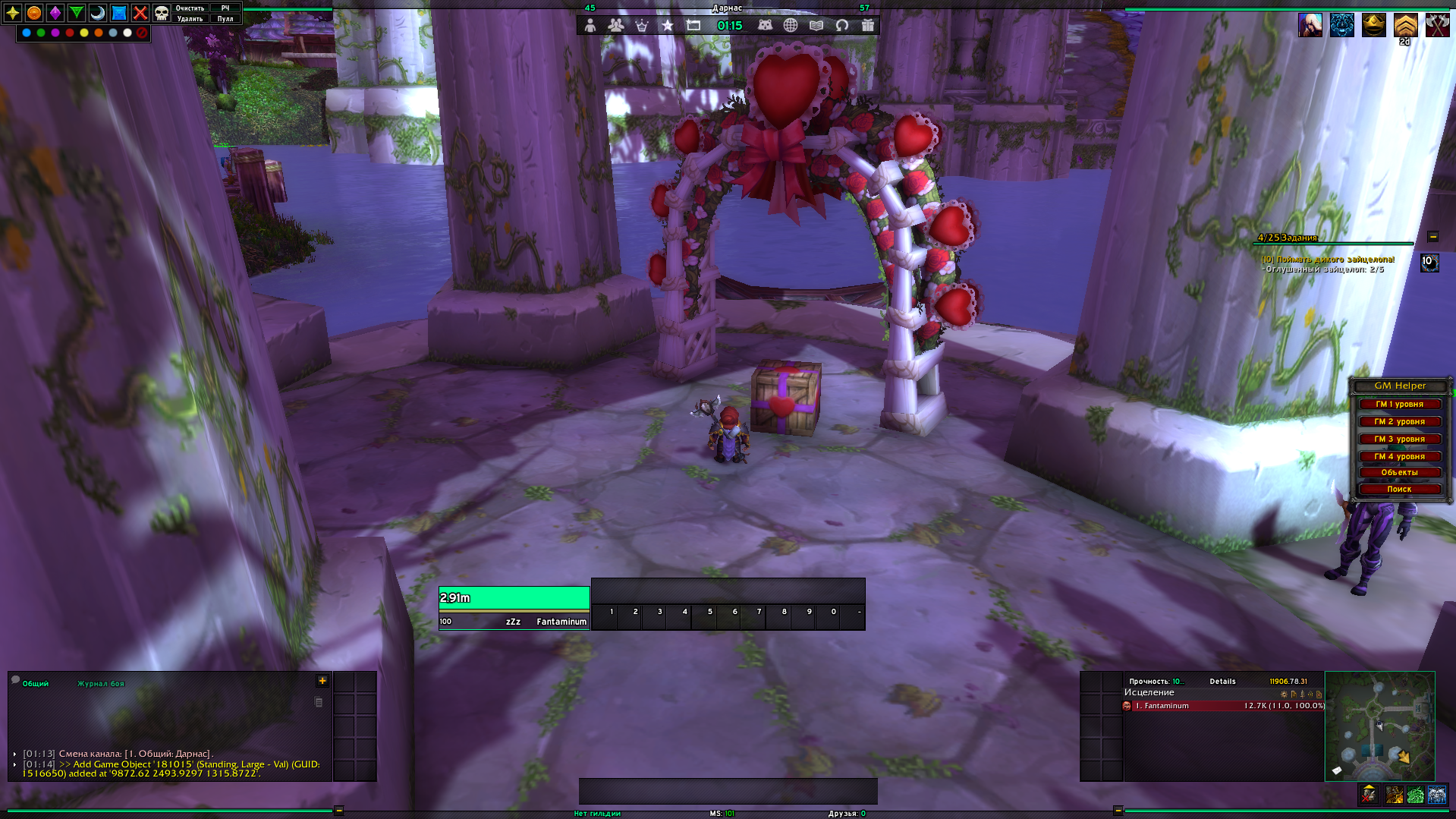Open Details settings gear icon
The height and width of the screenshot is (819, 1456).
pyautogui.click(x=1284, y=694)
